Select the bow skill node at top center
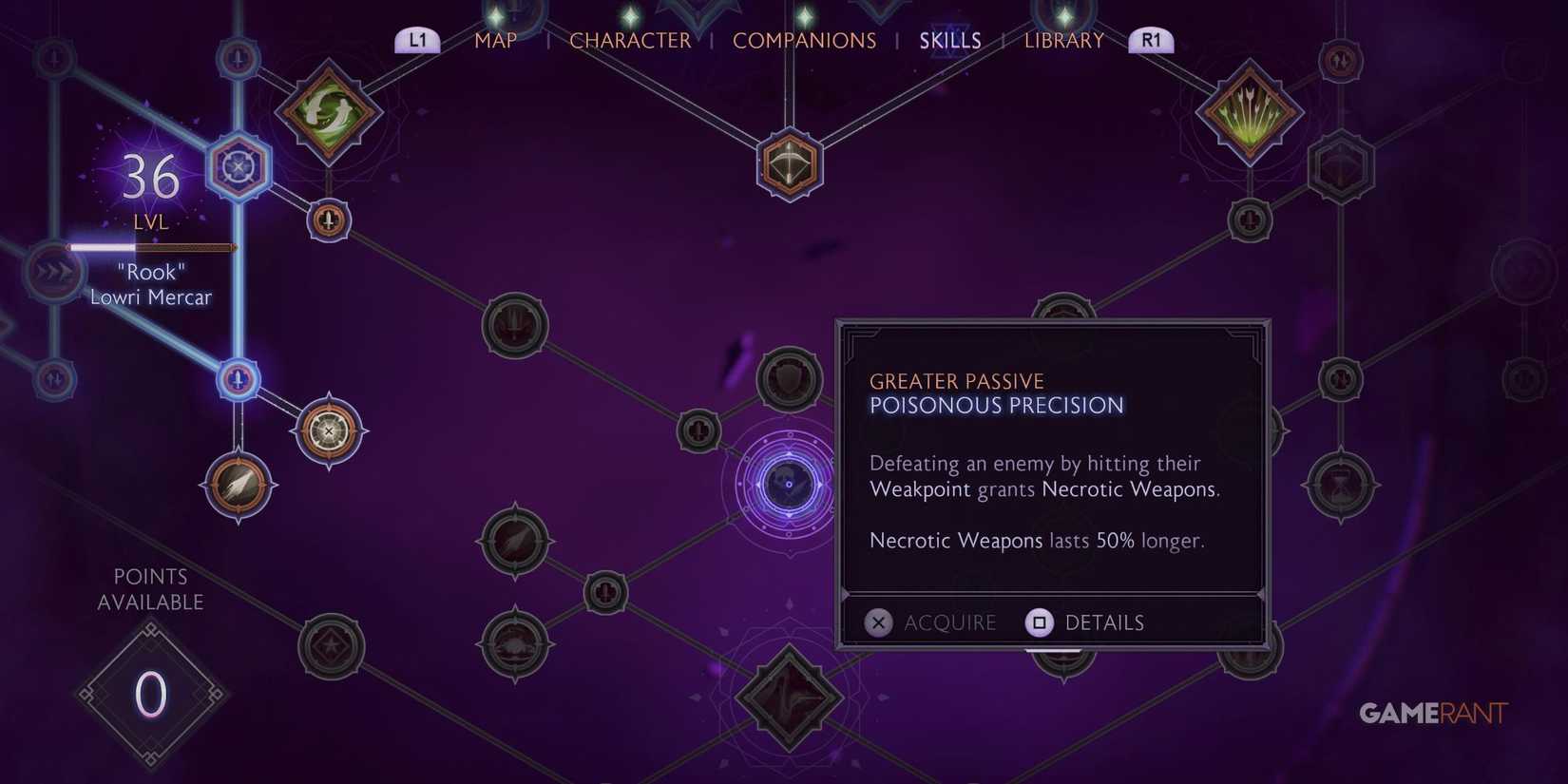This screenshot has width=1568, height=784. point(789,163)
